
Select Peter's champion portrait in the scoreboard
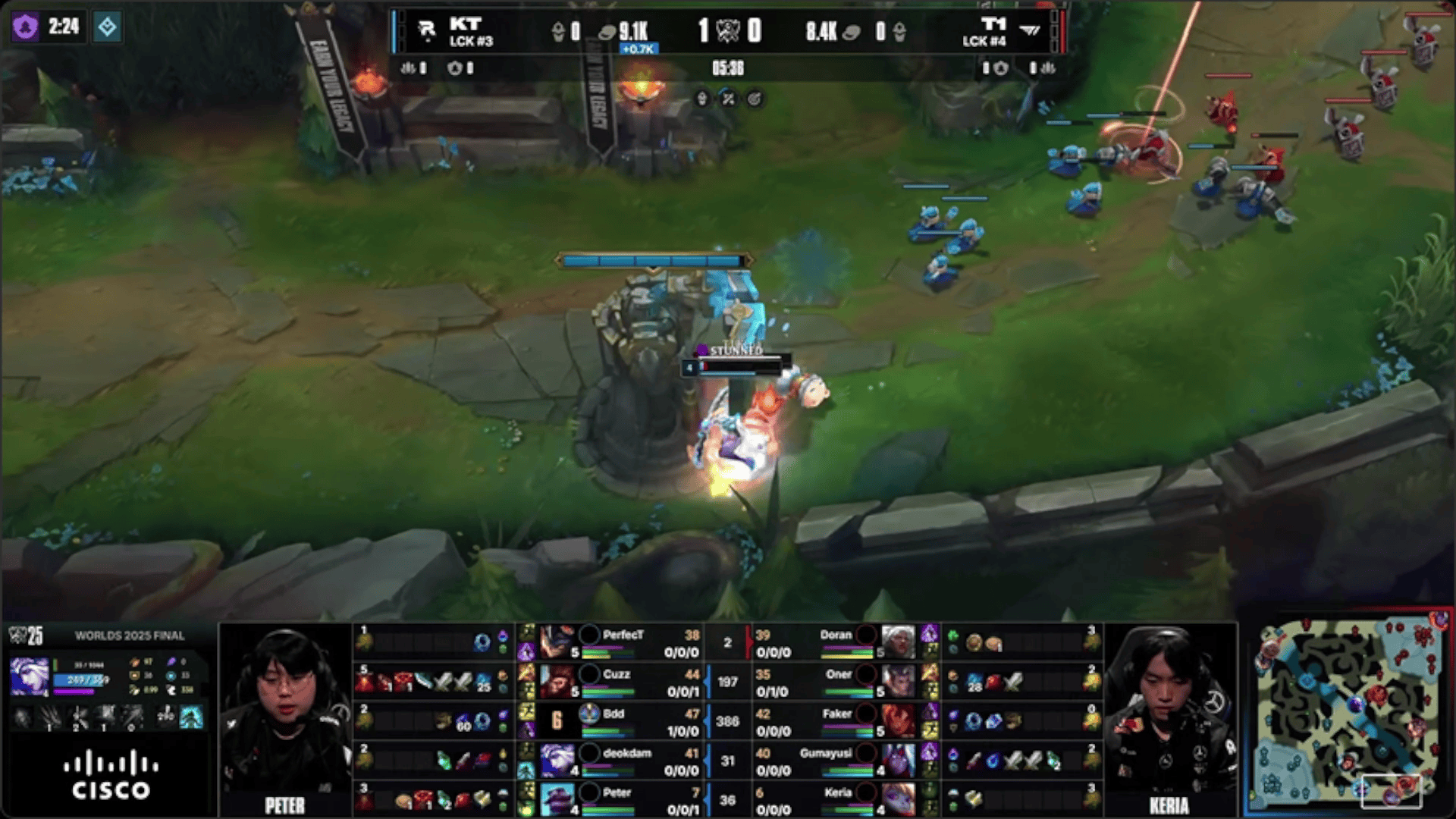tap(557, 799)
